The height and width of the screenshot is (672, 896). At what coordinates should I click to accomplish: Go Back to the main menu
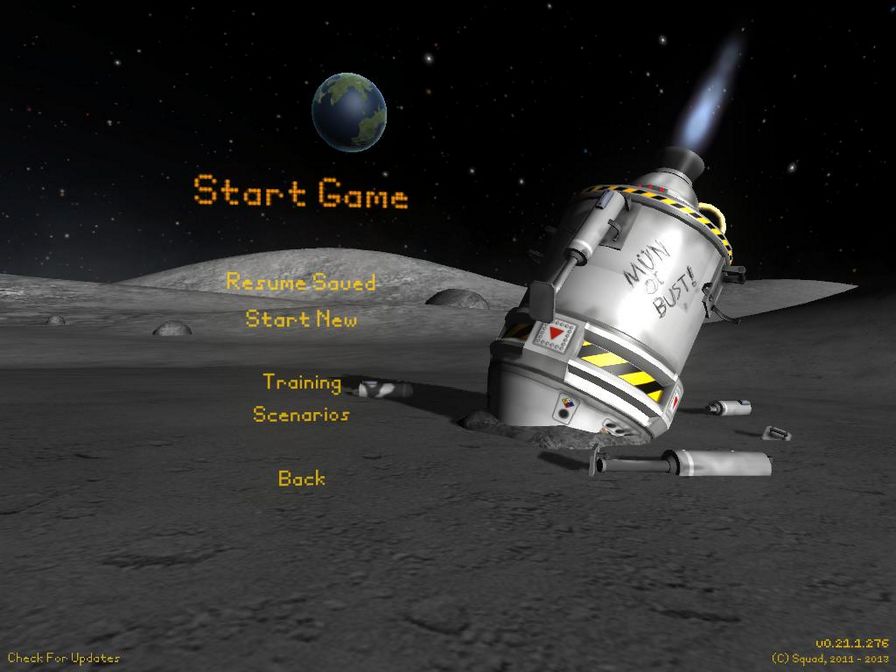pos(302,479)
